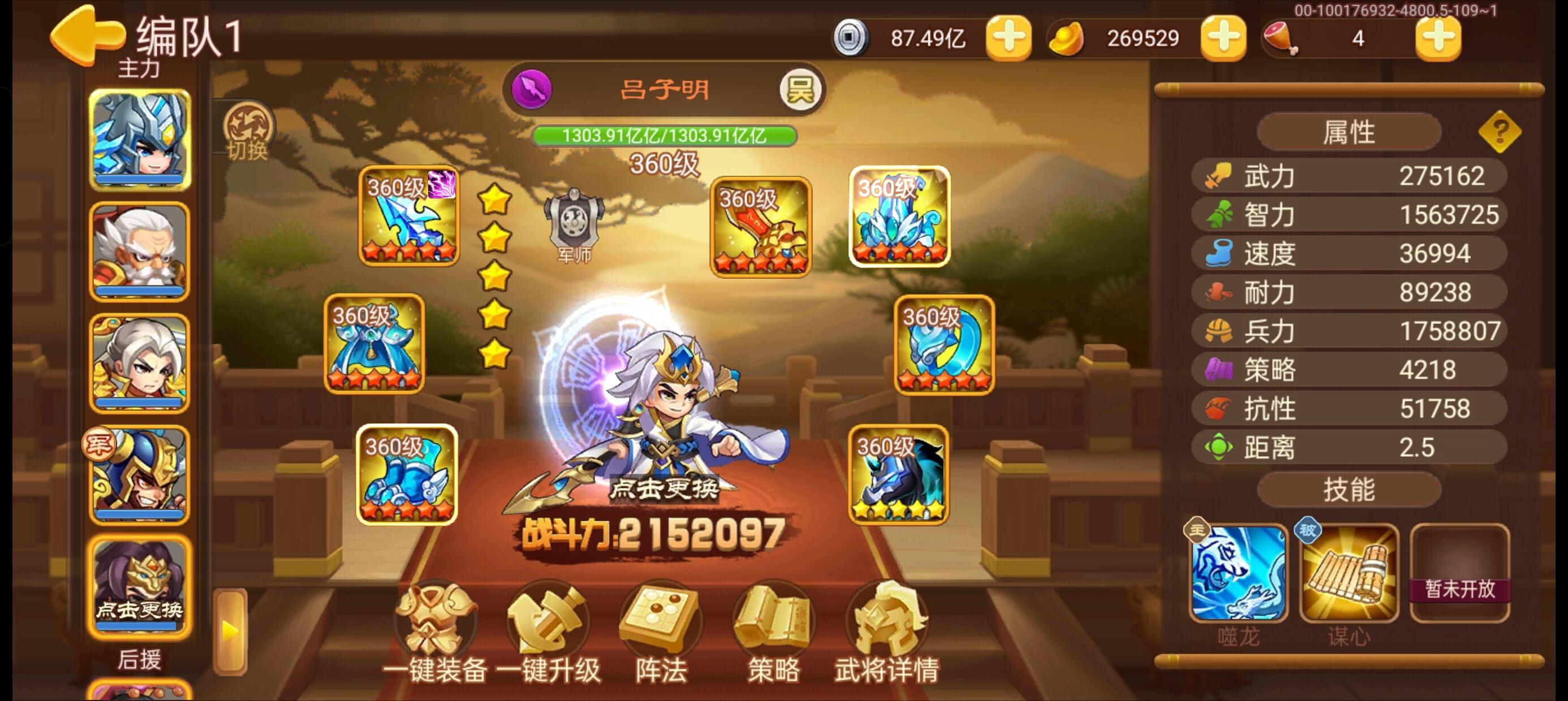1568x701 pixels.
Task: Switch to the 属性 attributes tab
Action: tap(1349, 131)
